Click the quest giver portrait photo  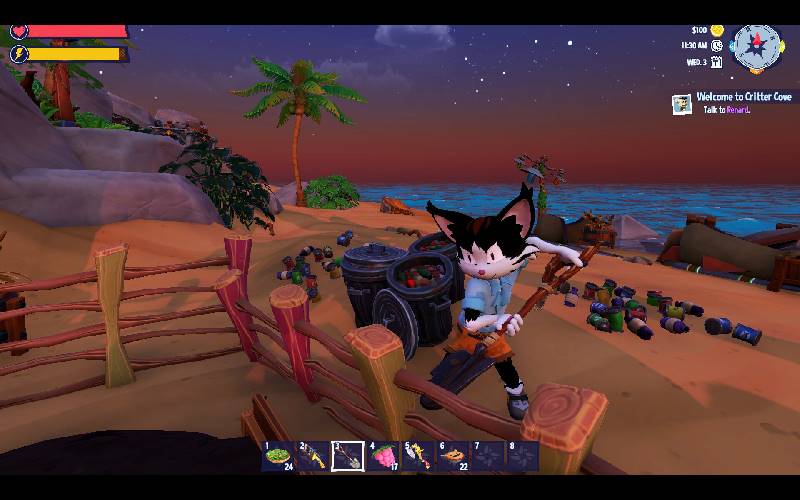pos(682,103)
